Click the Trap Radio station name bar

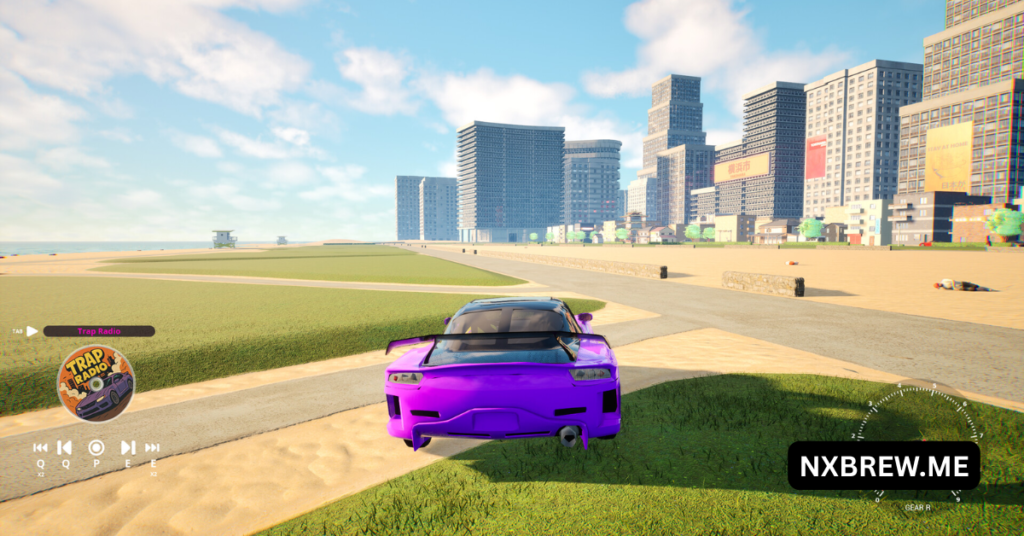pos(98,331)
